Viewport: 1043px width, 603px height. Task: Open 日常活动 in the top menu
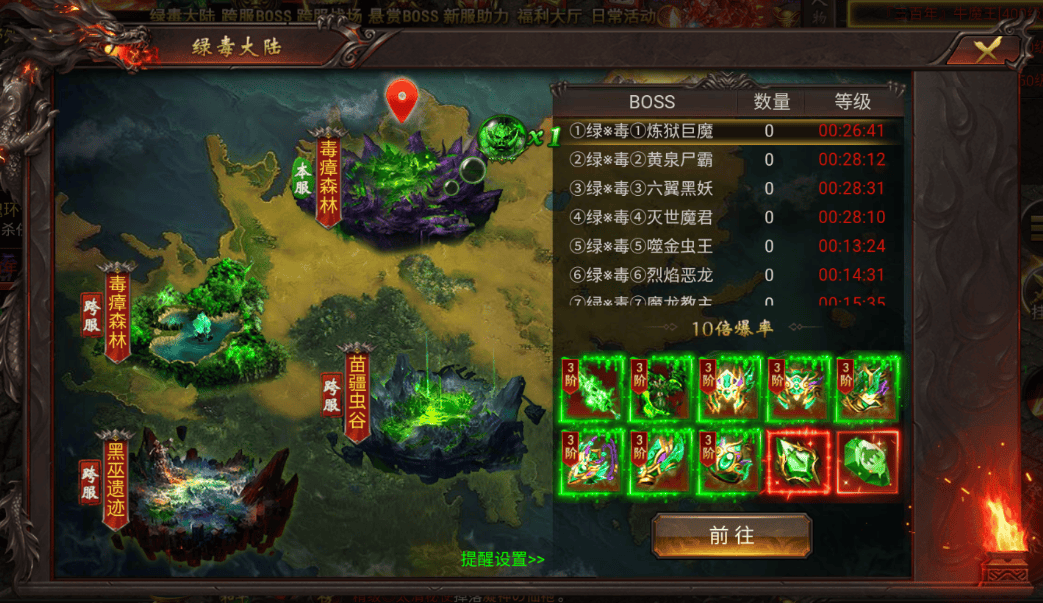click(623, 15)
